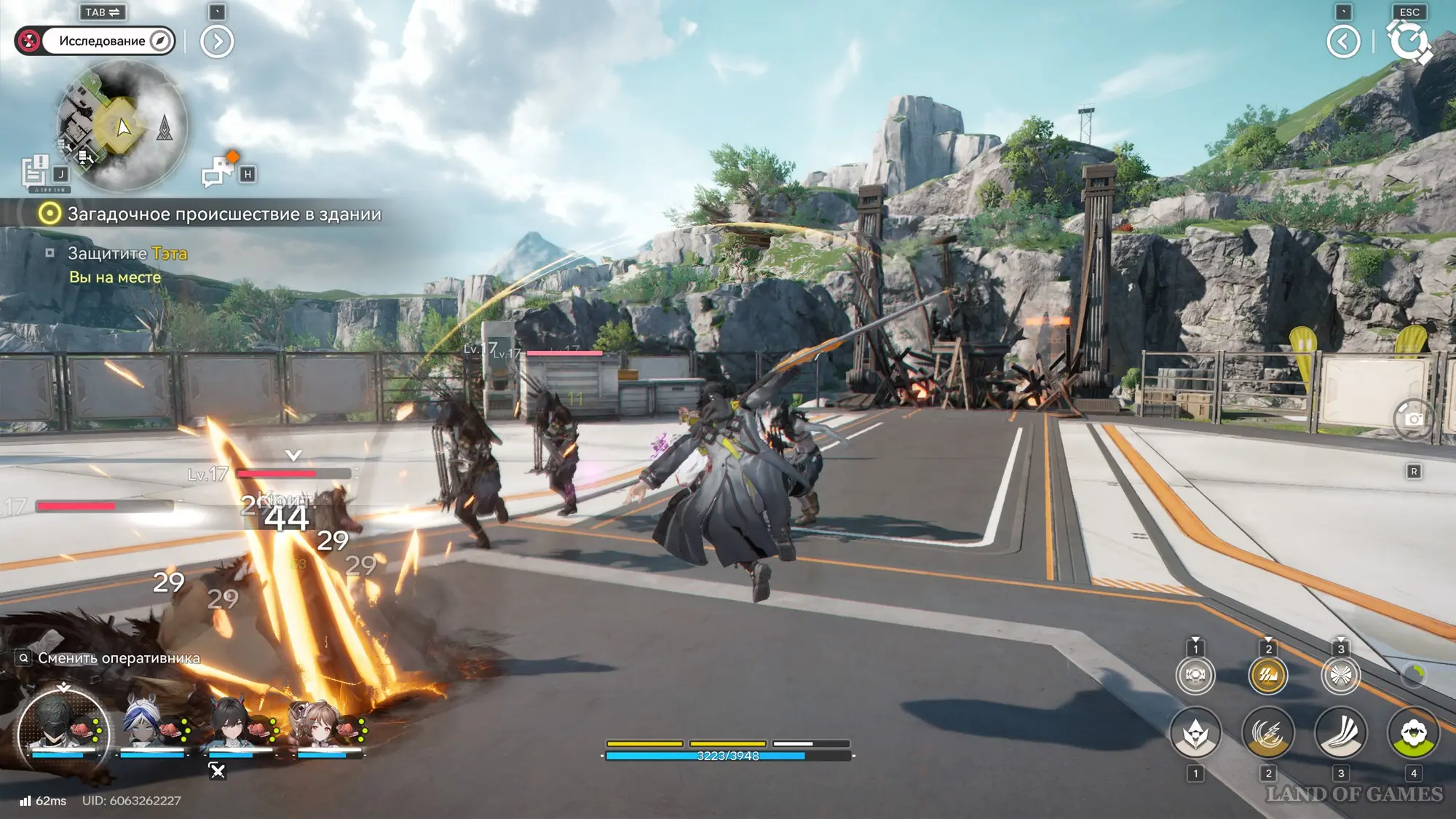
Task: Use the lightning slash battle skill
Action: point(1268,732)
